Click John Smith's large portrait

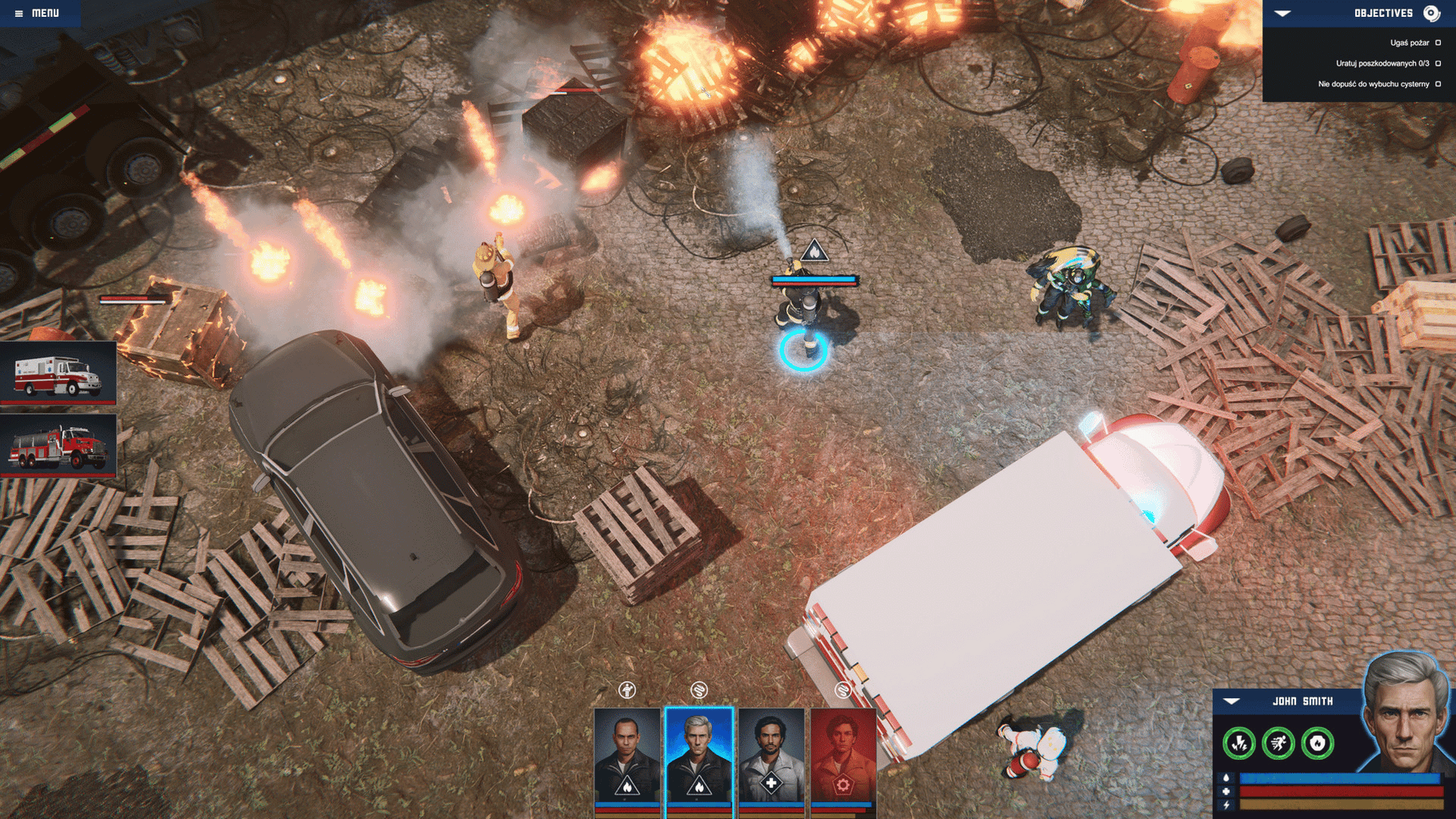coord(1406,712)
